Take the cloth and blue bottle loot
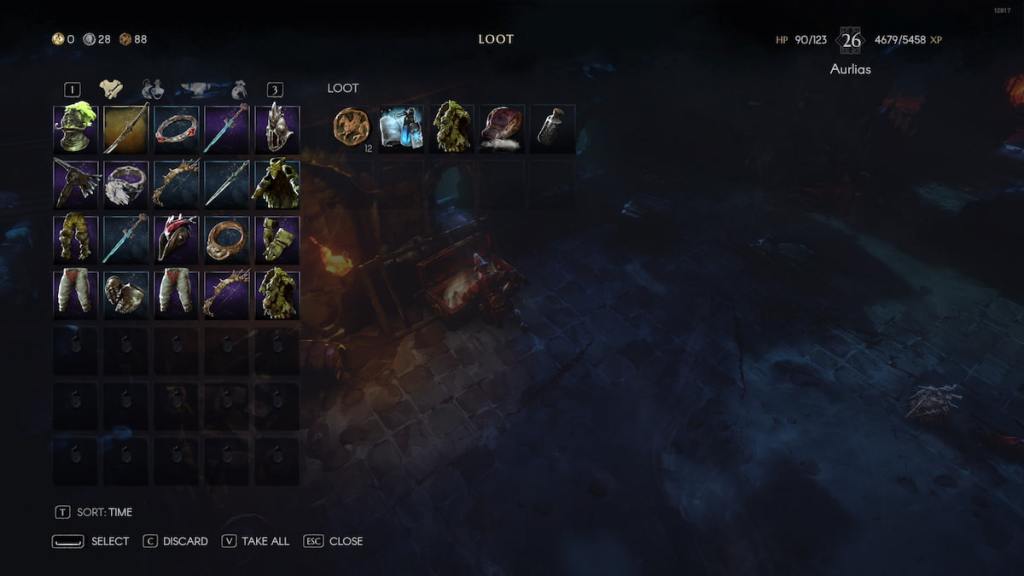 pos(401,128)
